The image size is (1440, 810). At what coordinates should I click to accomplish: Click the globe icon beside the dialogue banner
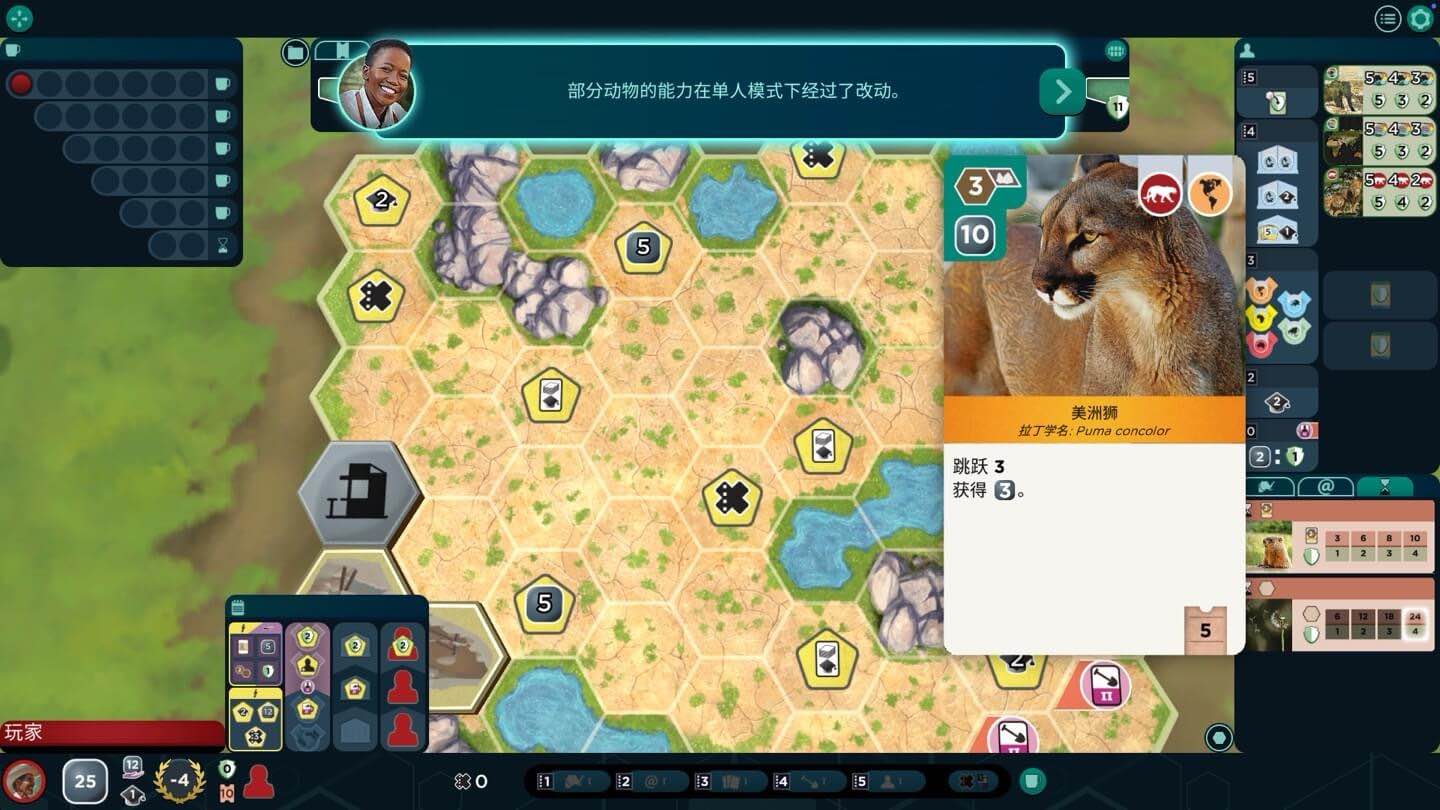[x=1115, y=50]
